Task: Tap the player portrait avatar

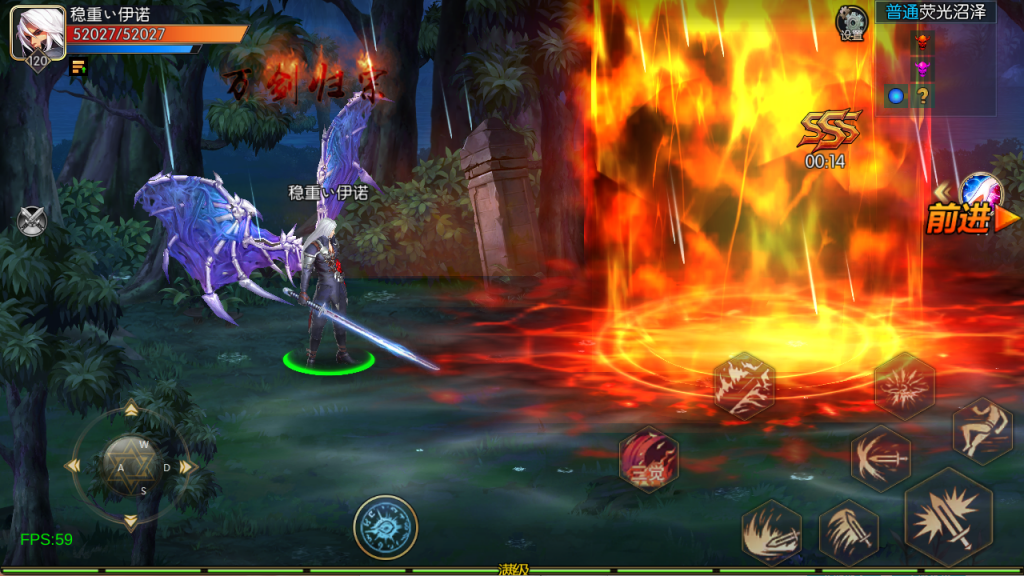Action: (x=32, y=33)
